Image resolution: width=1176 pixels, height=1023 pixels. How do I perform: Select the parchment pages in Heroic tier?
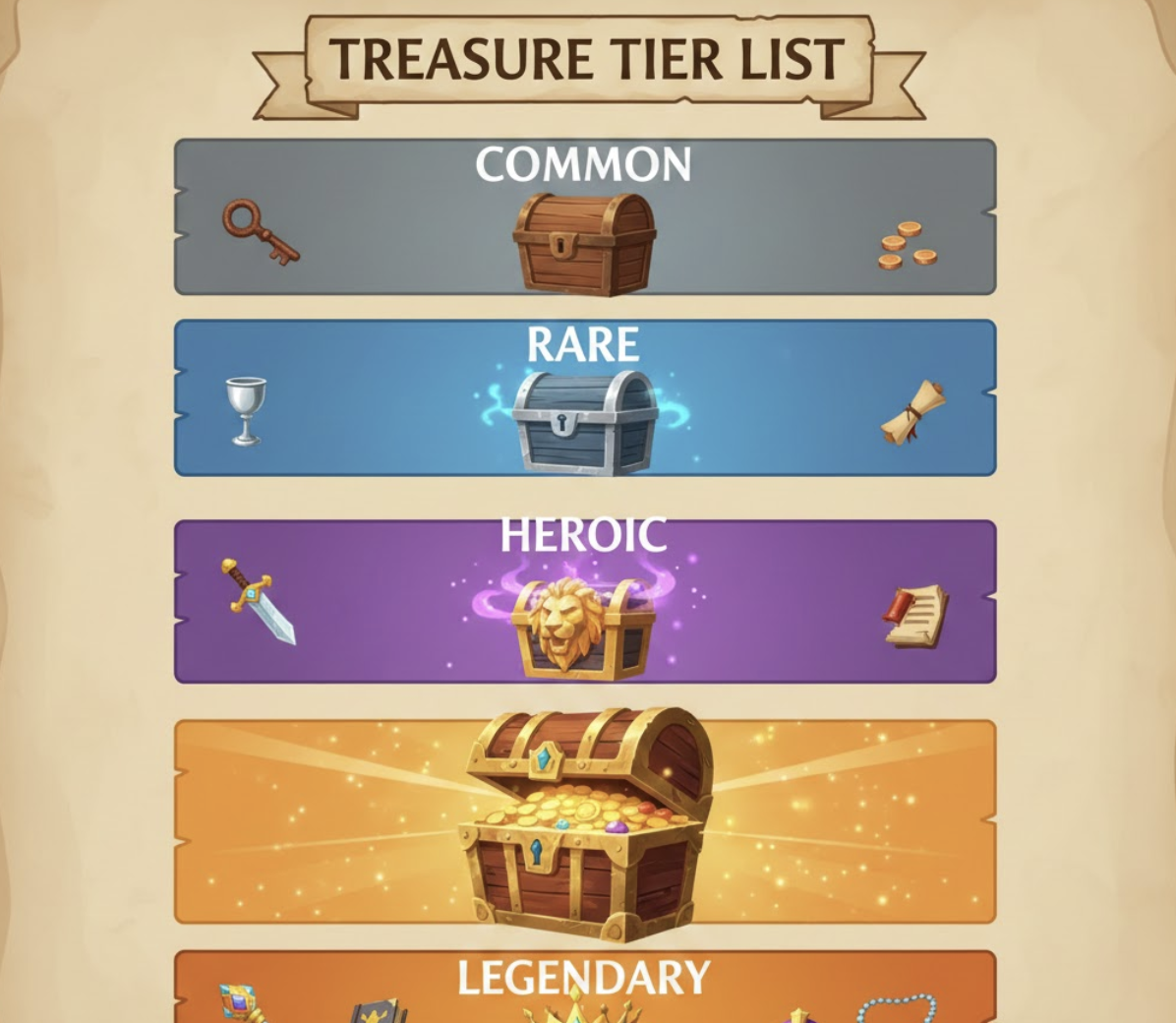tap(915, 616)
